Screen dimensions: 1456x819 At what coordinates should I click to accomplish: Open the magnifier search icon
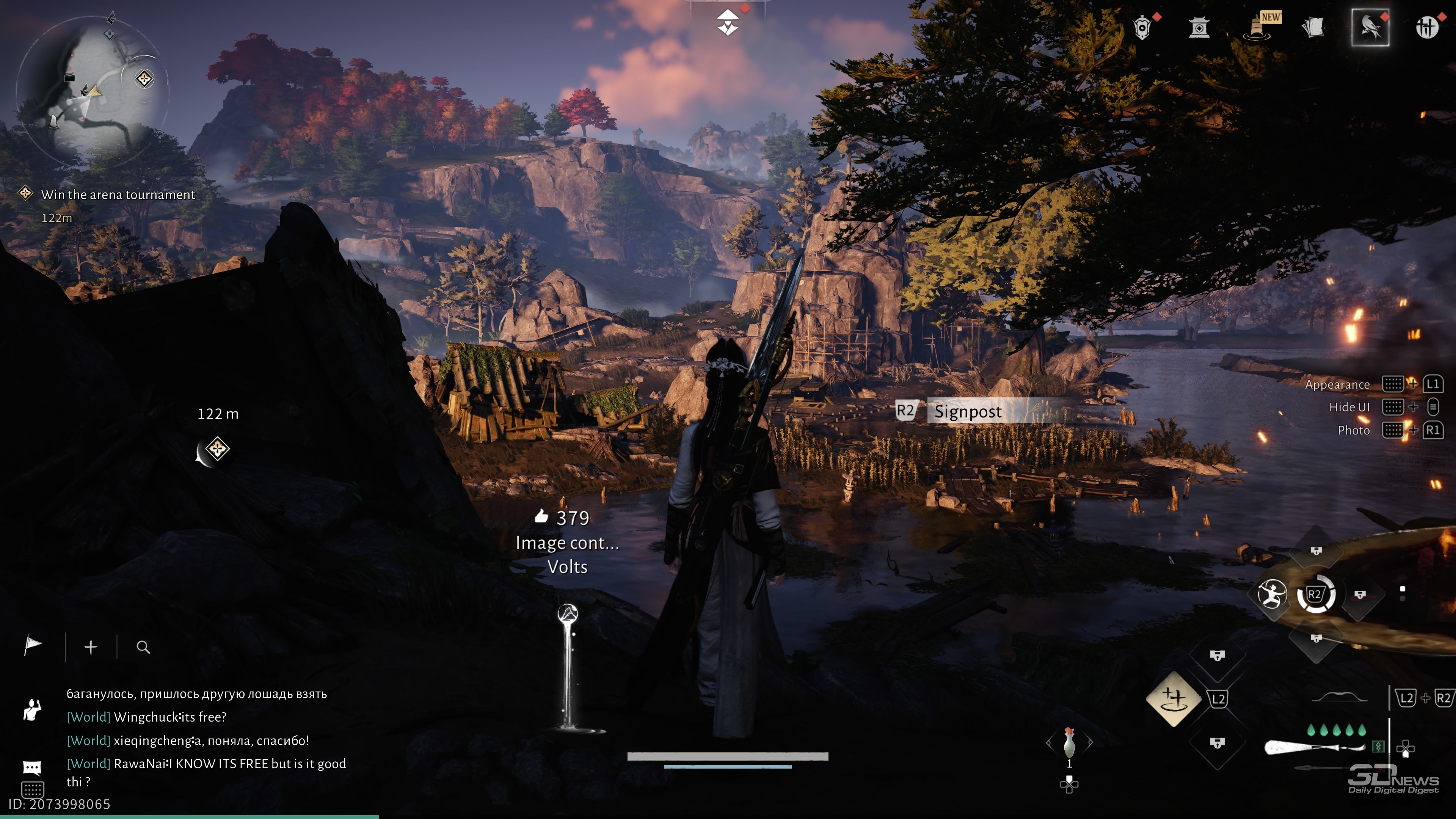[144, 647]
